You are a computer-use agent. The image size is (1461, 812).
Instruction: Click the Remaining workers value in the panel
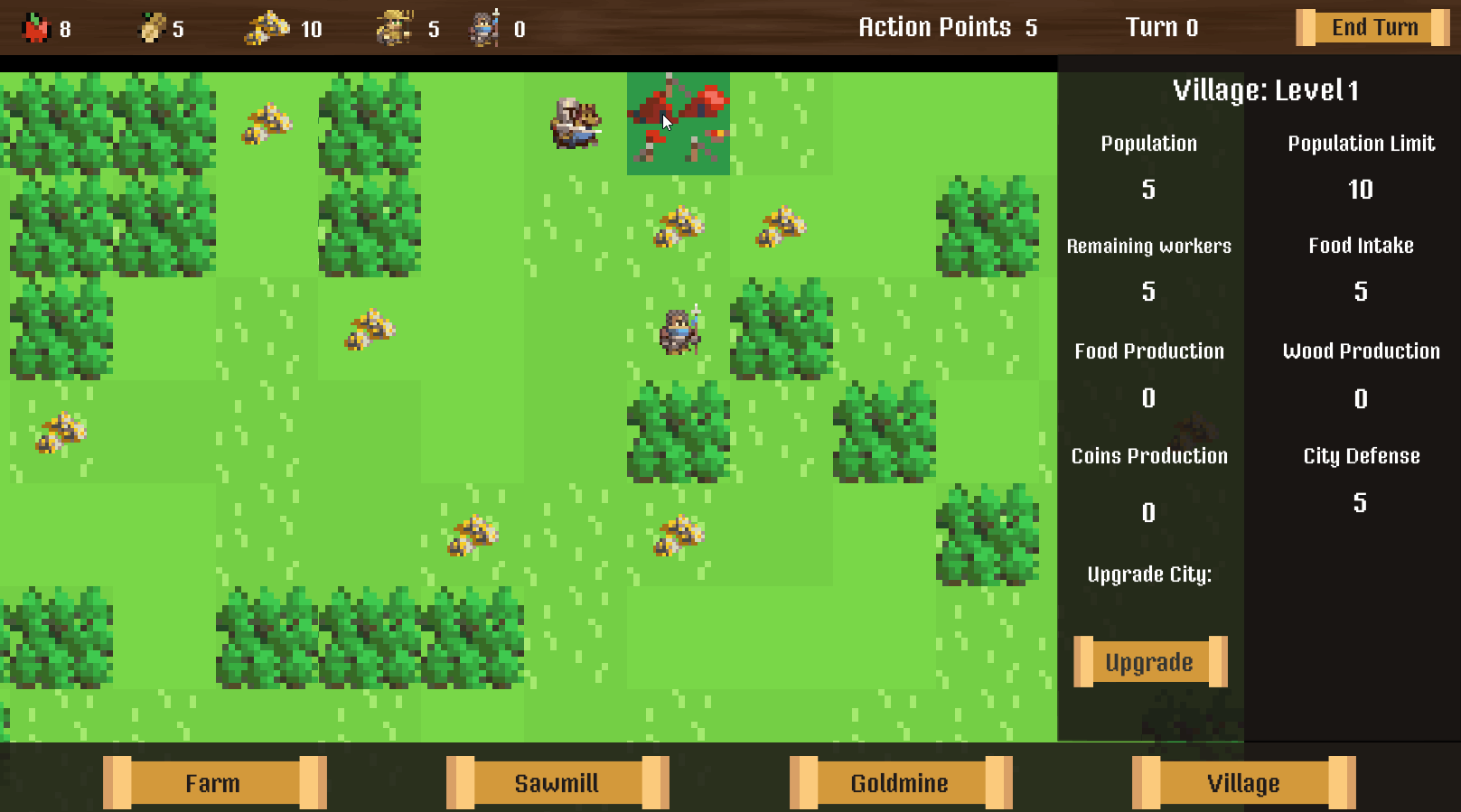(x=1148, y=291)
